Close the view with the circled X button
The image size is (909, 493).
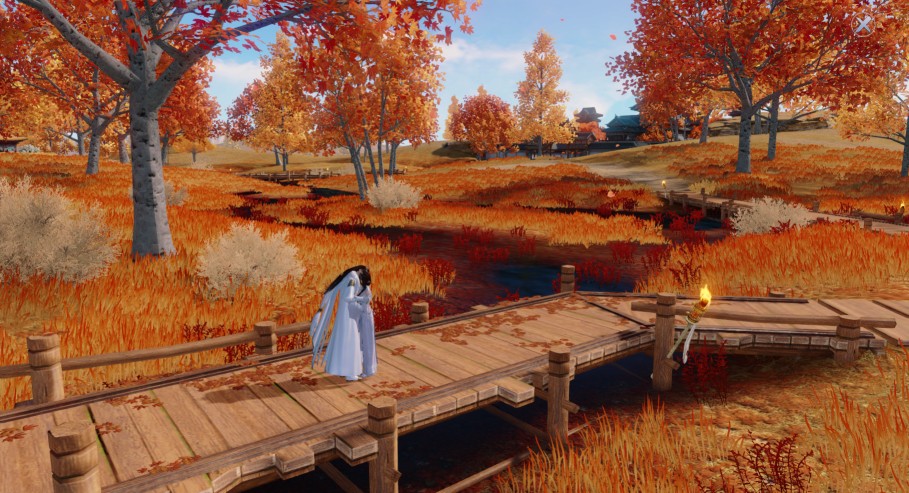click(x=863, y=24)
